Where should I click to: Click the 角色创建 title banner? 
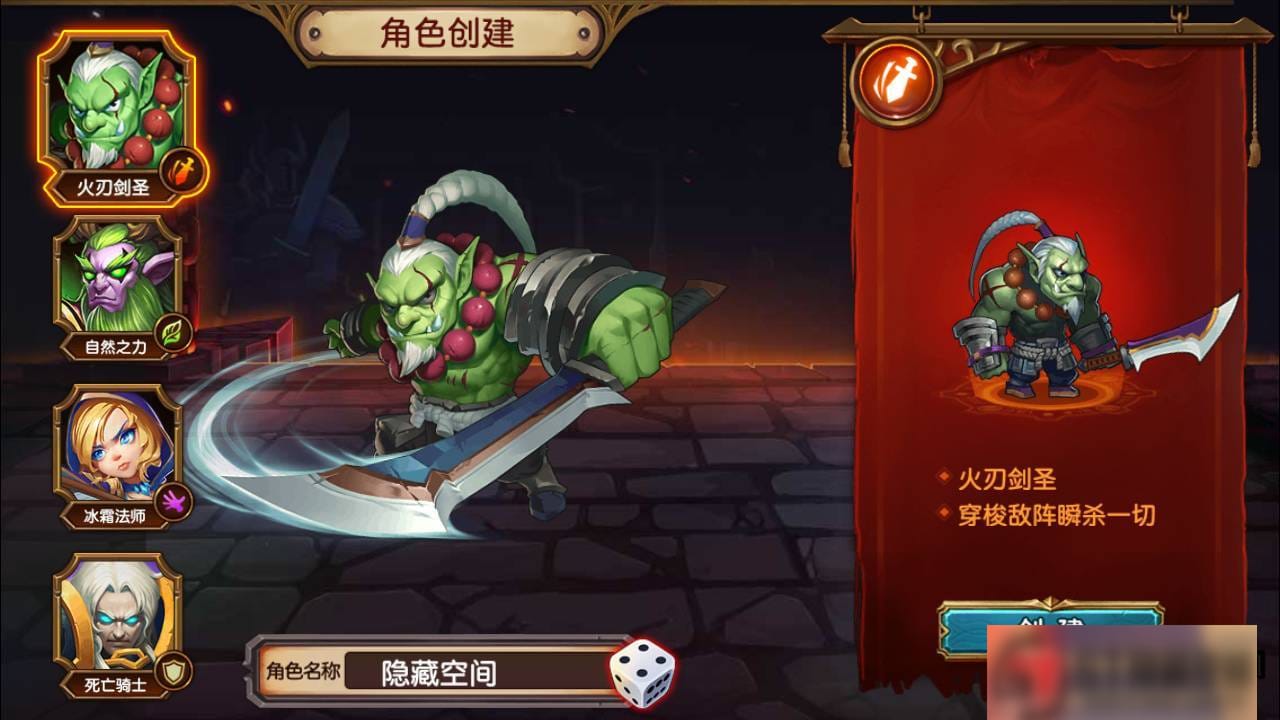(x=447, y=31)
